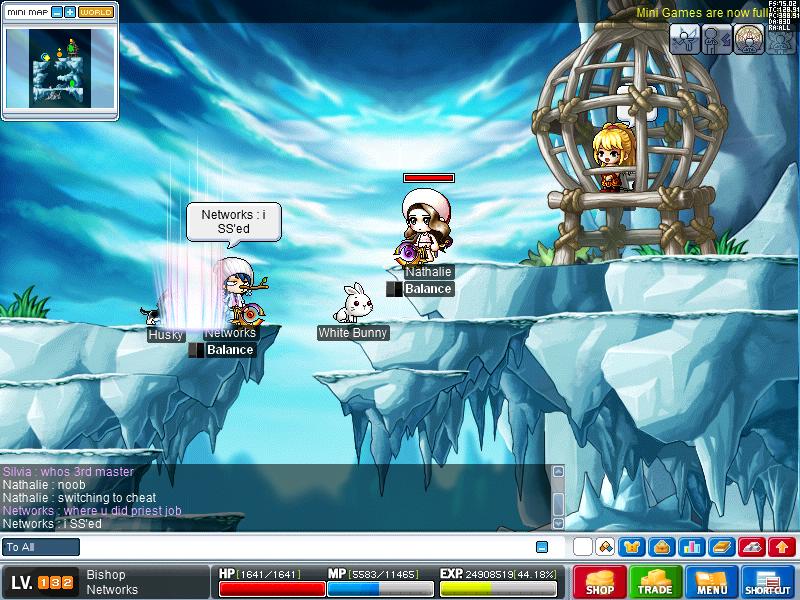
Task: Minimize the chat log with the minus button
Action: coord(542,547)
